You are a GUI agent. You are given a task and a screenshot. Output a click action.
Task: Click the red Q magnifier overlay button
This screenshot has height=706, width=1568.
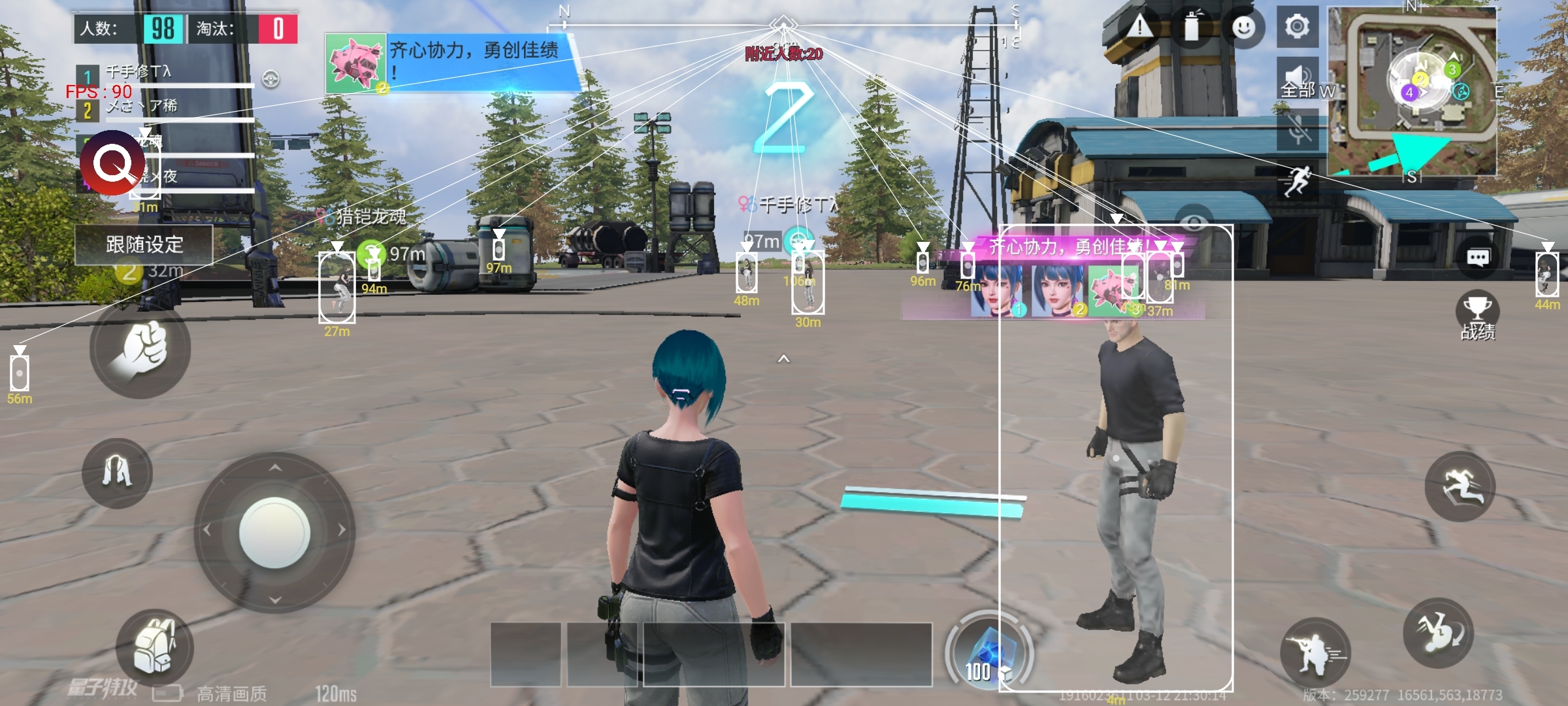point(112,163)
